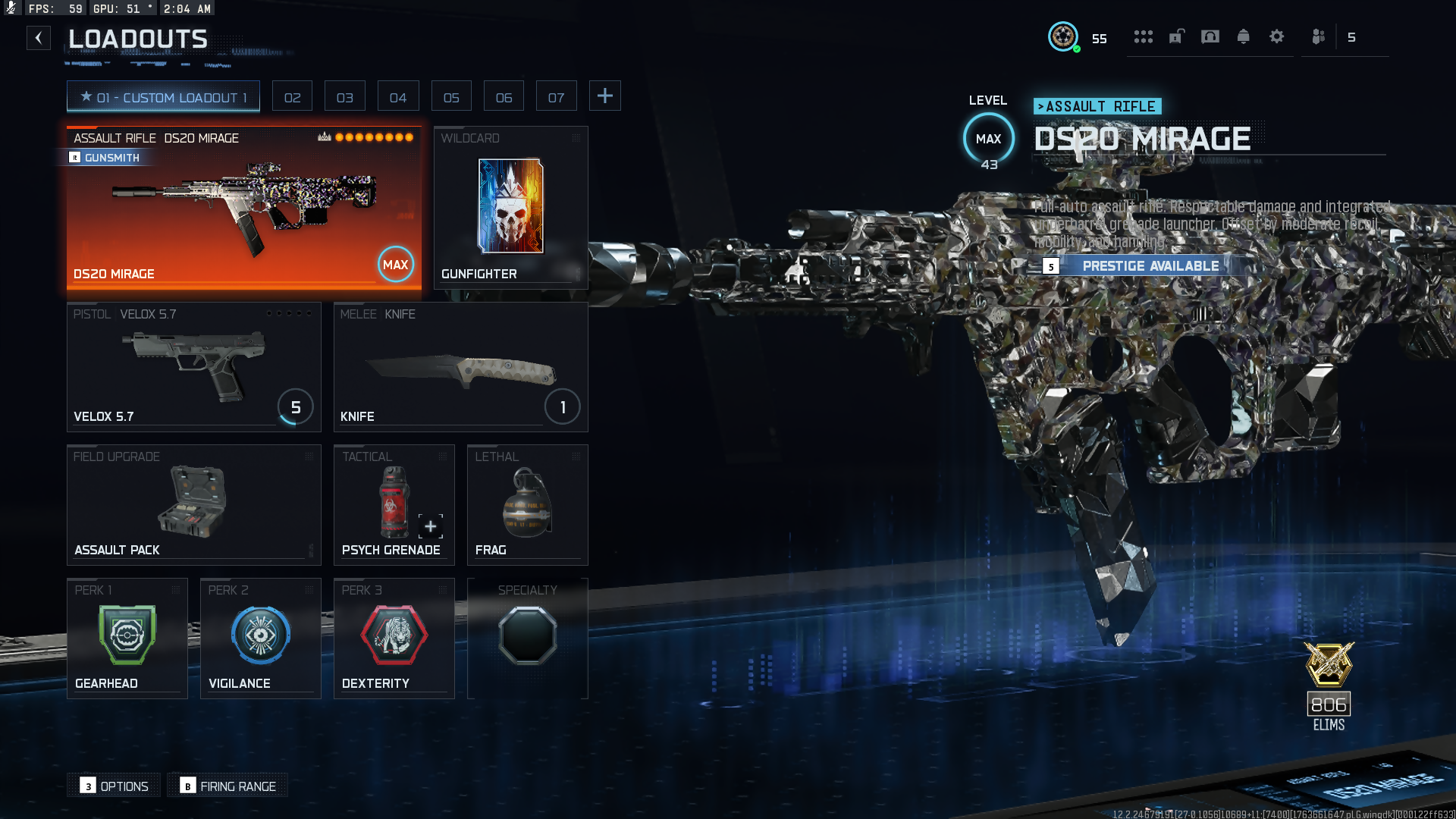Select the Velox 5.7 pistol slot
The height and width of the screenshot is (819, 1456).
[193, 367]
